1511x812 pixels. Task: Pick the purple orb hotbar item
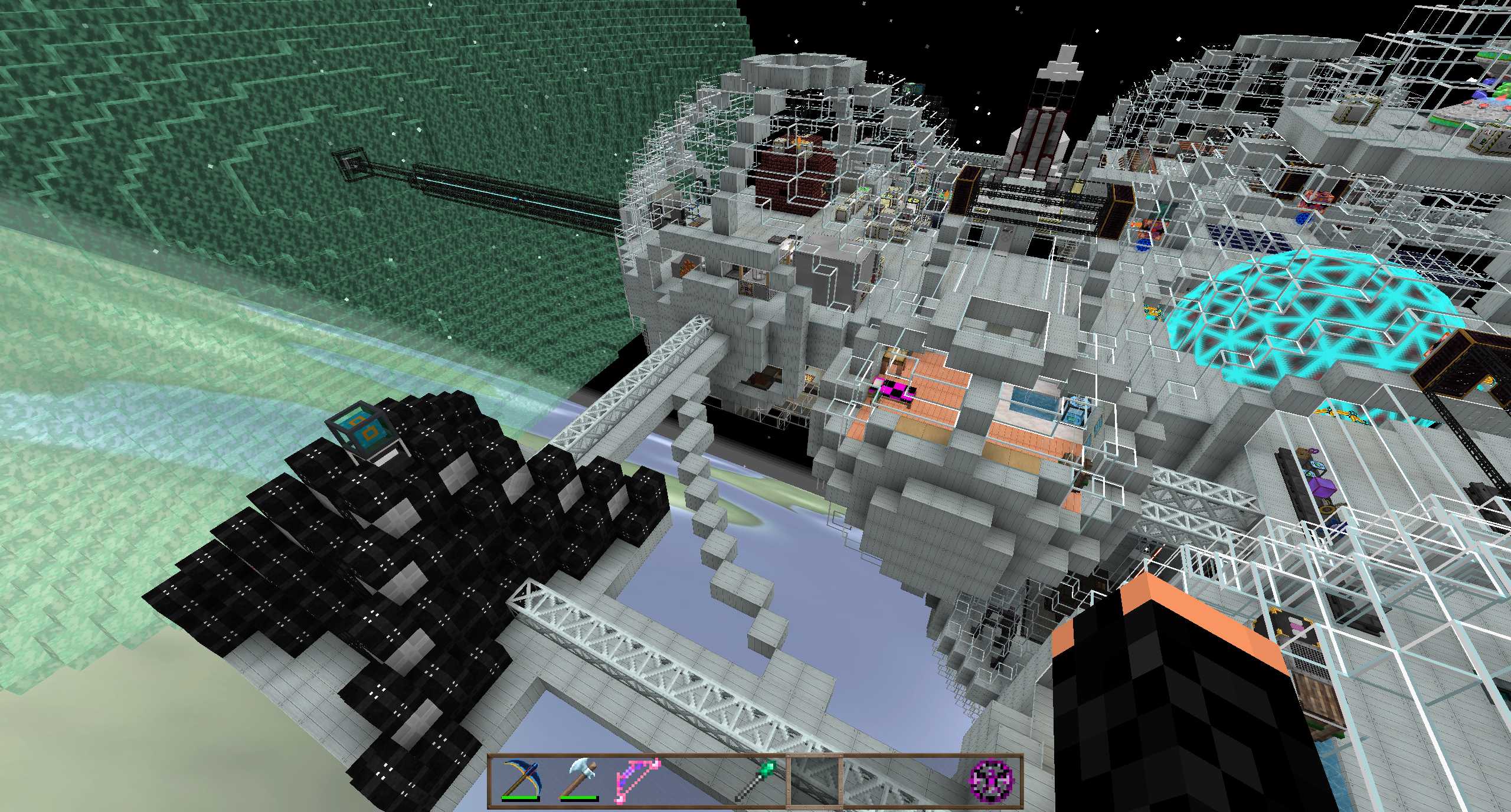click(992, 780)
